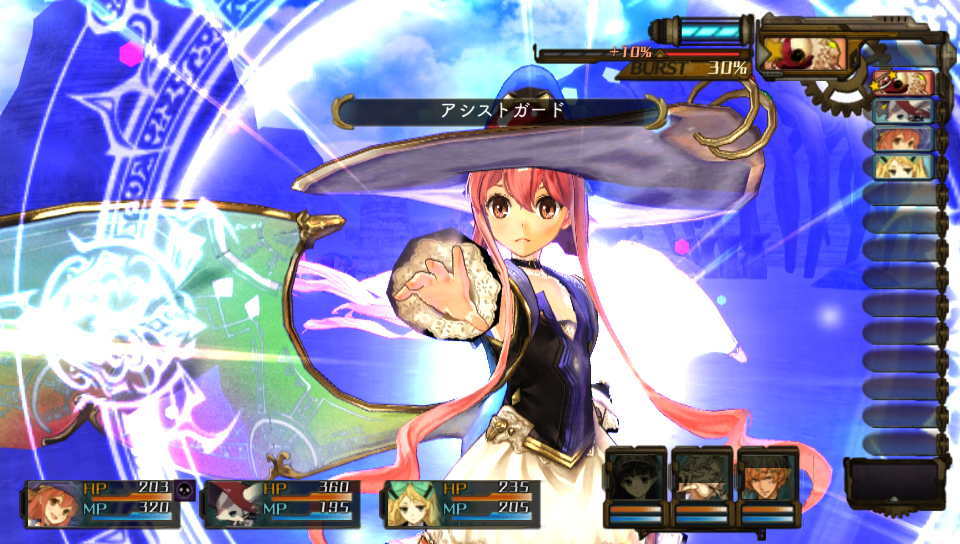
Task: Choose the middle greyed-out assist portrait
Action: point(701,479)
